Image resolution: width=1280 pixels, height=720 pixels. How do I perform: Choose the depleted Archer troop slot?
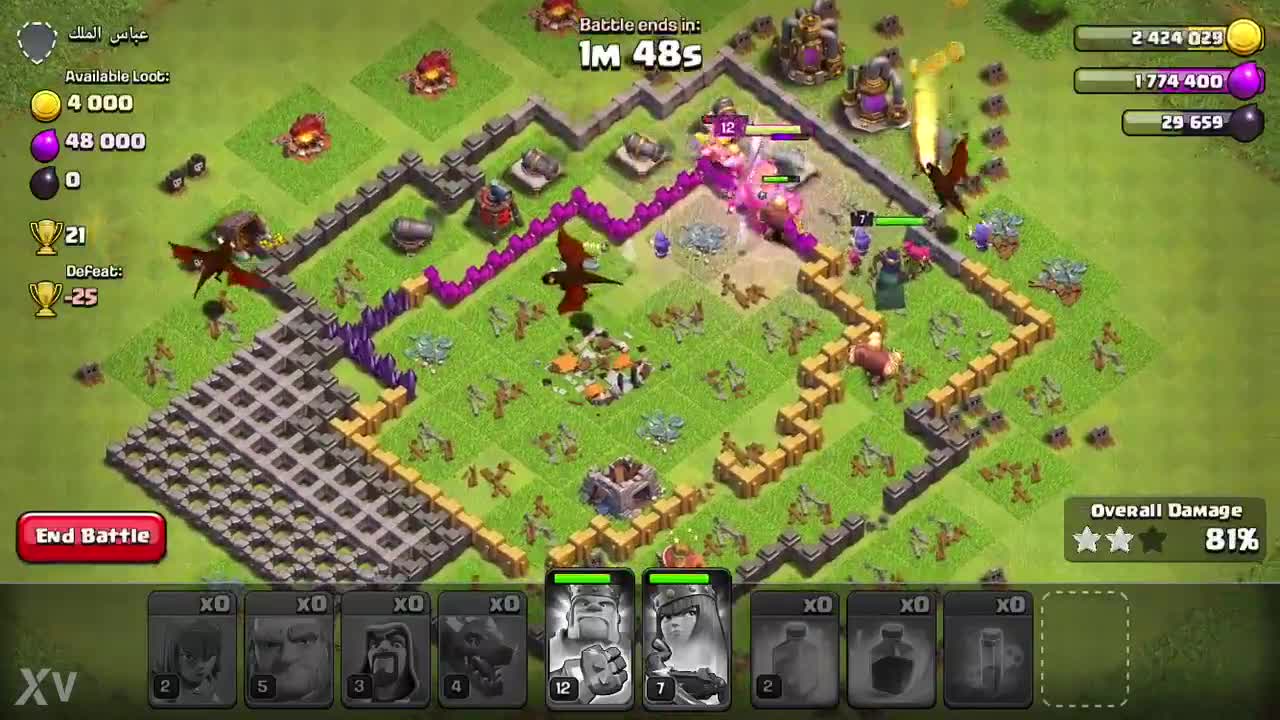(192, 650)
